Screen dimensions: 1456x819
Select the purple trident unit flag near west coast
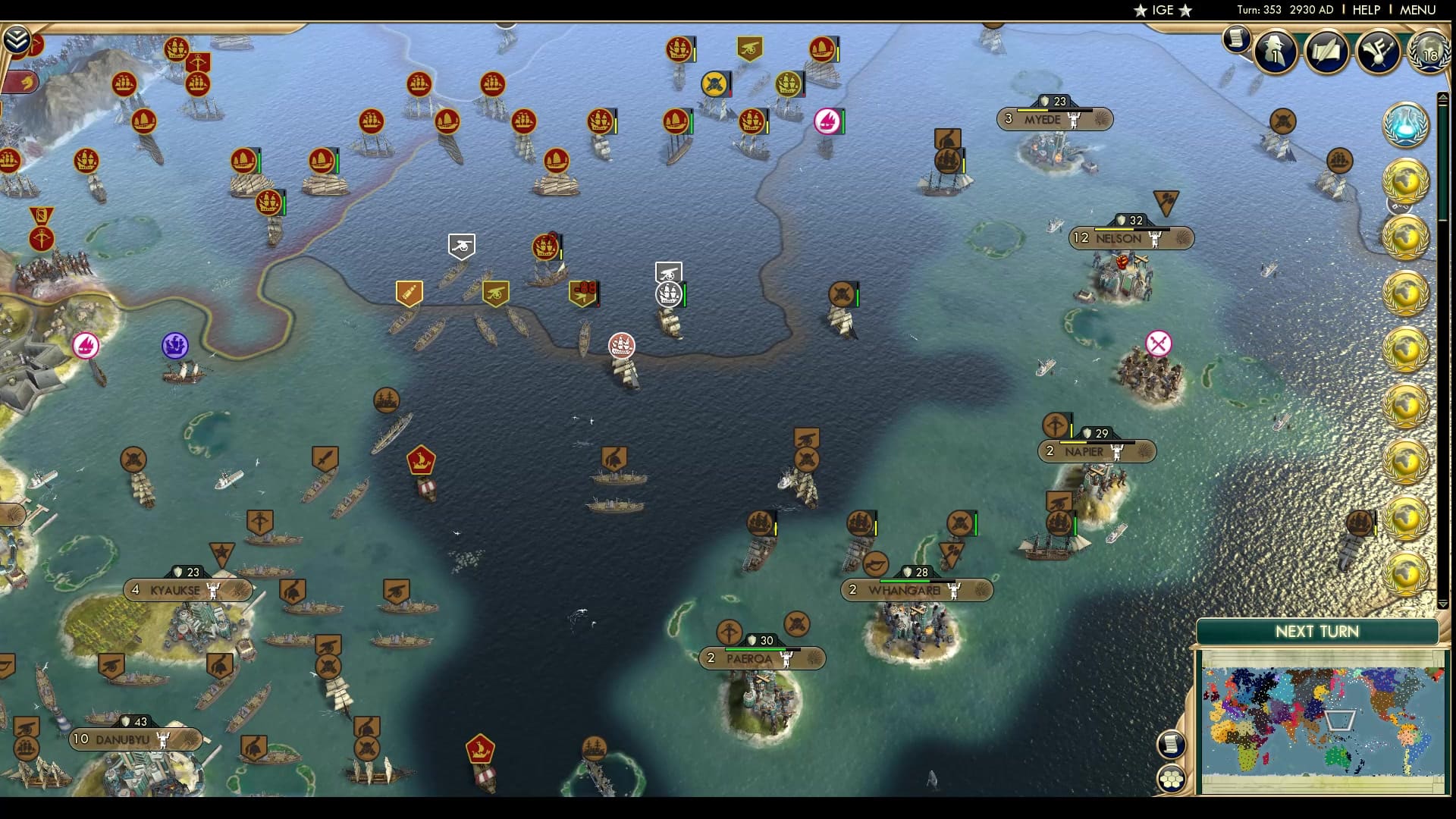click(174, 345)
